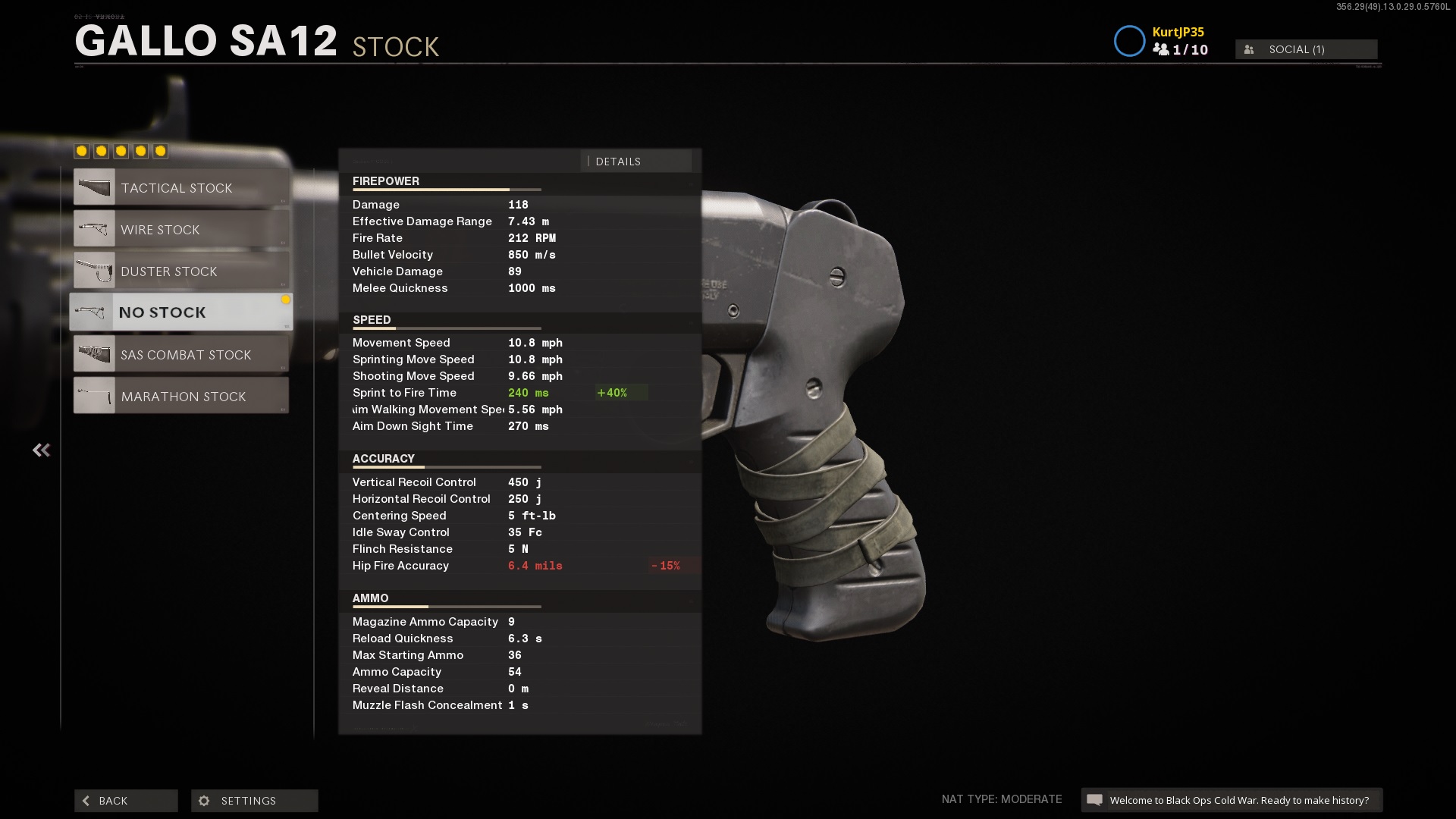
Task: Choose the Wire Stock option
Action: (181, 229)
